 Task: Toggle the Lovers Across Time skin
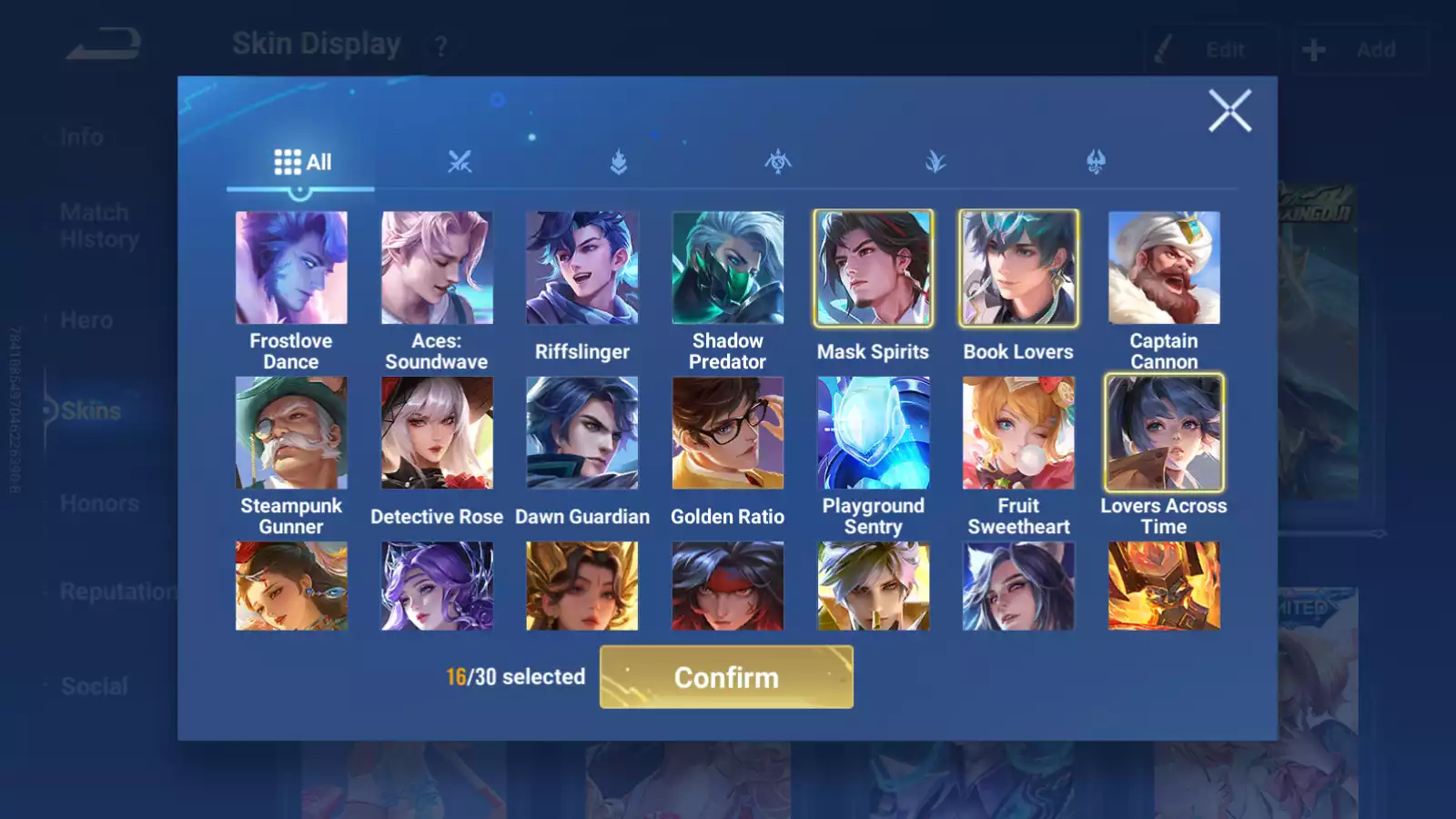[x=1164, y=432]
